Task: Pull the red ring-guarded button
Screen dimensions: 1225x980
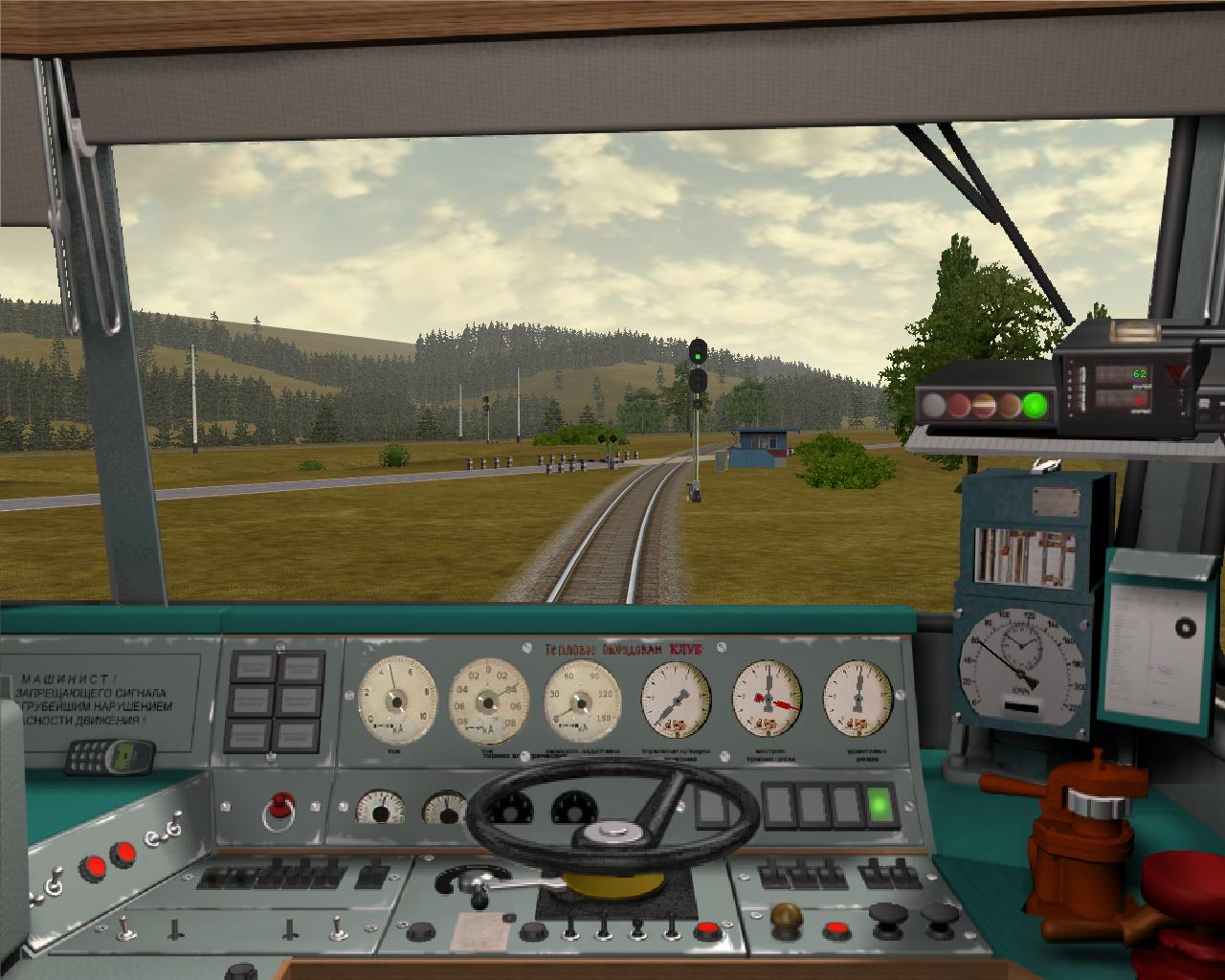Action: pos(280,805)
